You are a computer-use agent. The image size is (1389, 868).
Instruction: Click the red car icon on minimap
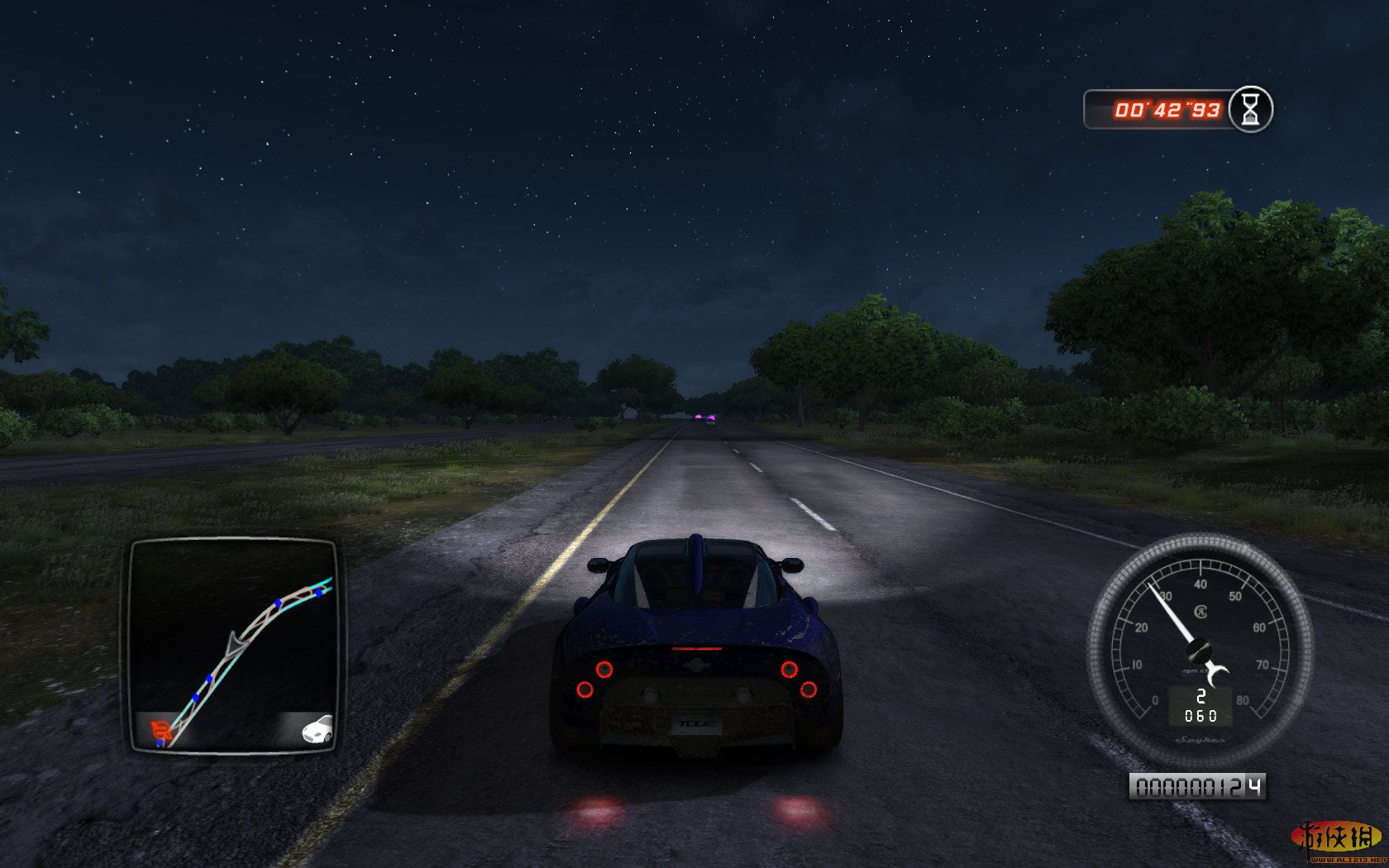[161, 730]
